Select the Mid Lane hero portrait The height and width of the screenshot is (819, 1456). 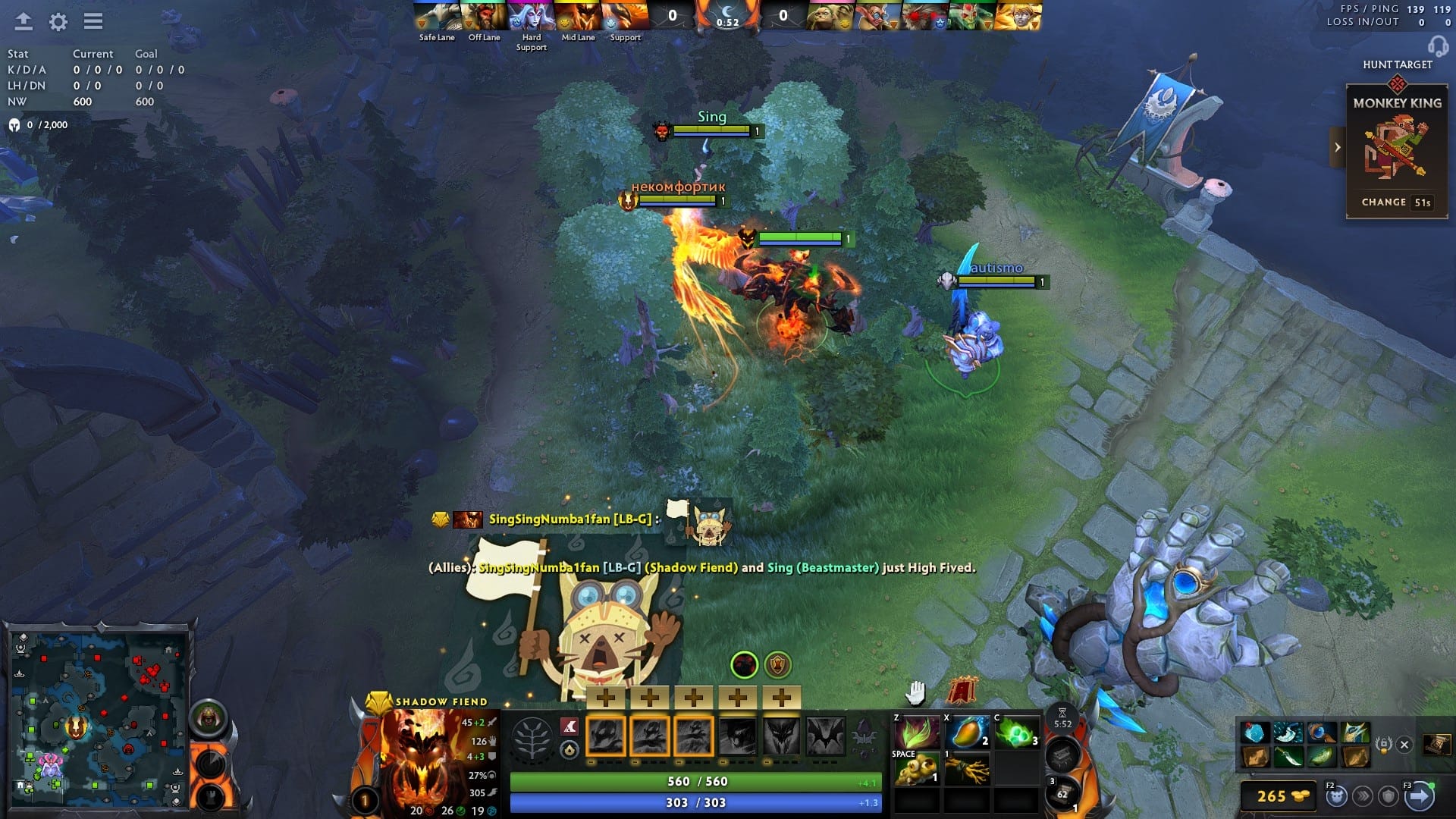tap(578, 14)
